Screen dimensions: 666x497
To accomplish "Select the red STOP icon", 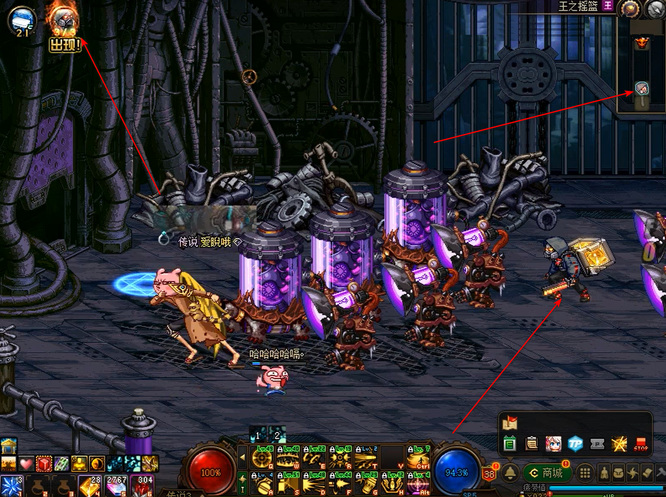I will [x=642, y=443].
